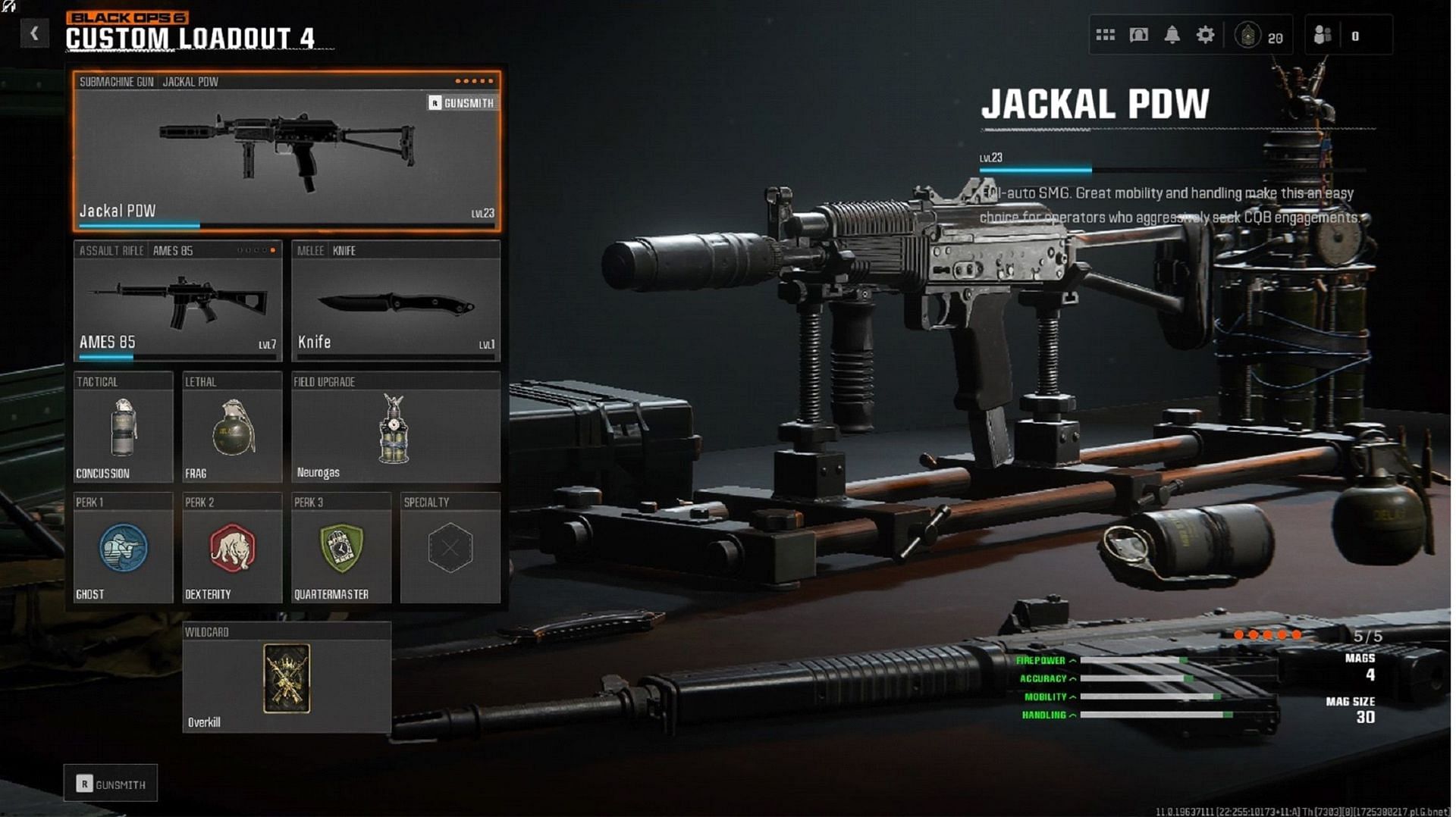Image resolution: width=1456 pixels, height=817 pixels.
Task: Open the grid menu icon
Action: coord(1106,35)
